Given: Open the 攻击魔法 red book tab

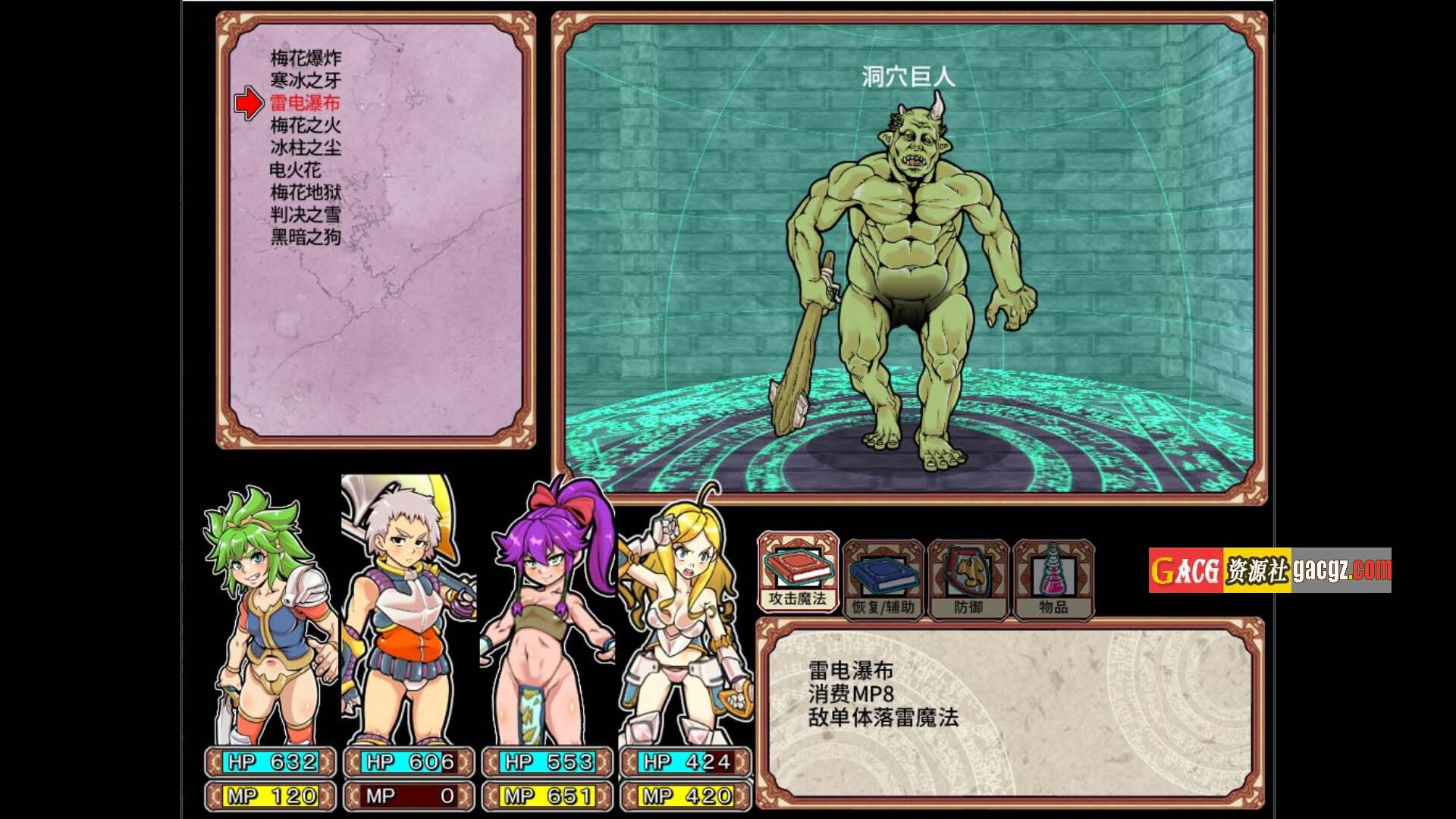Looking at the screenshot, I should click(798, 573).
